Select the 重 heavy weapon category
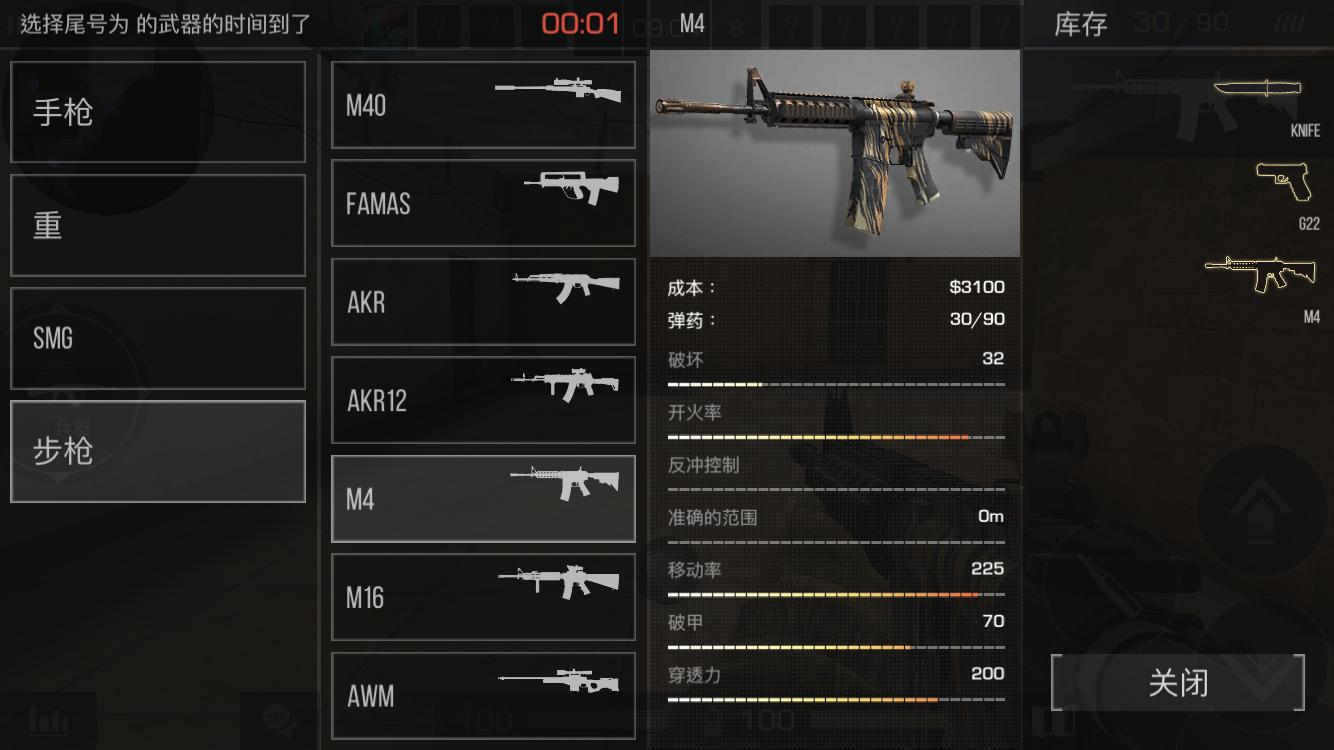Viewport: 1334px width, 750px height. pos(157,225)
